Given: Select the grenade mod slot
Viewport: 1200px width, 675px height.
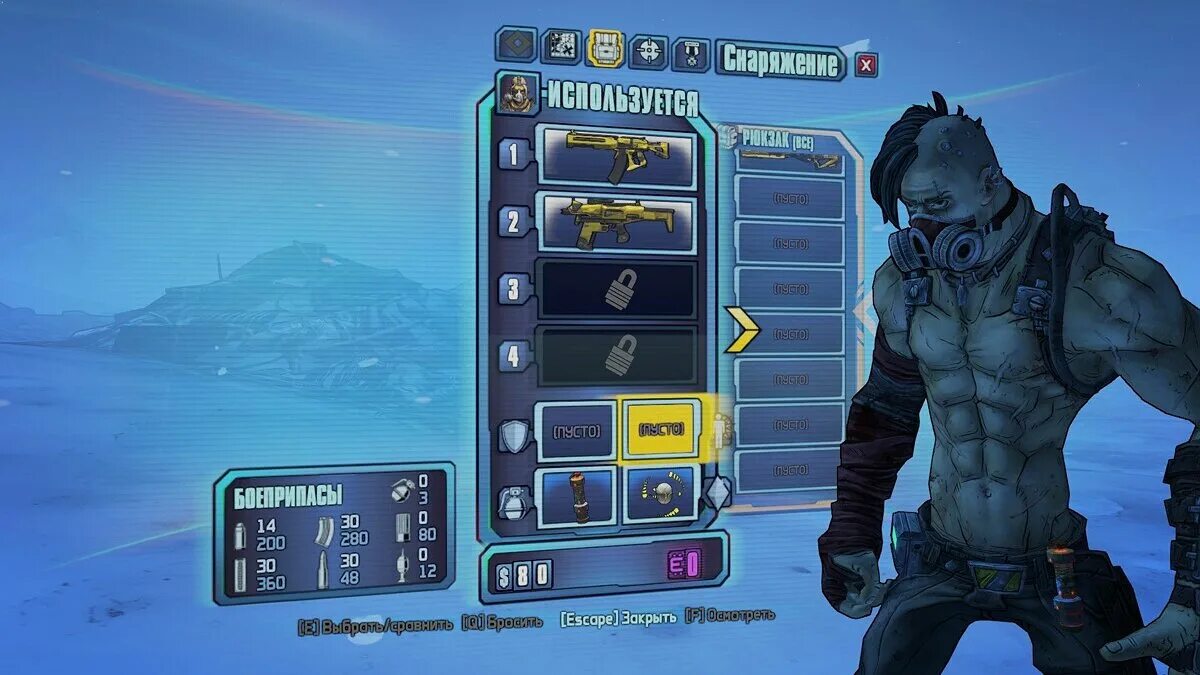Looking at the screenshot, I should [x=576, y=495].
